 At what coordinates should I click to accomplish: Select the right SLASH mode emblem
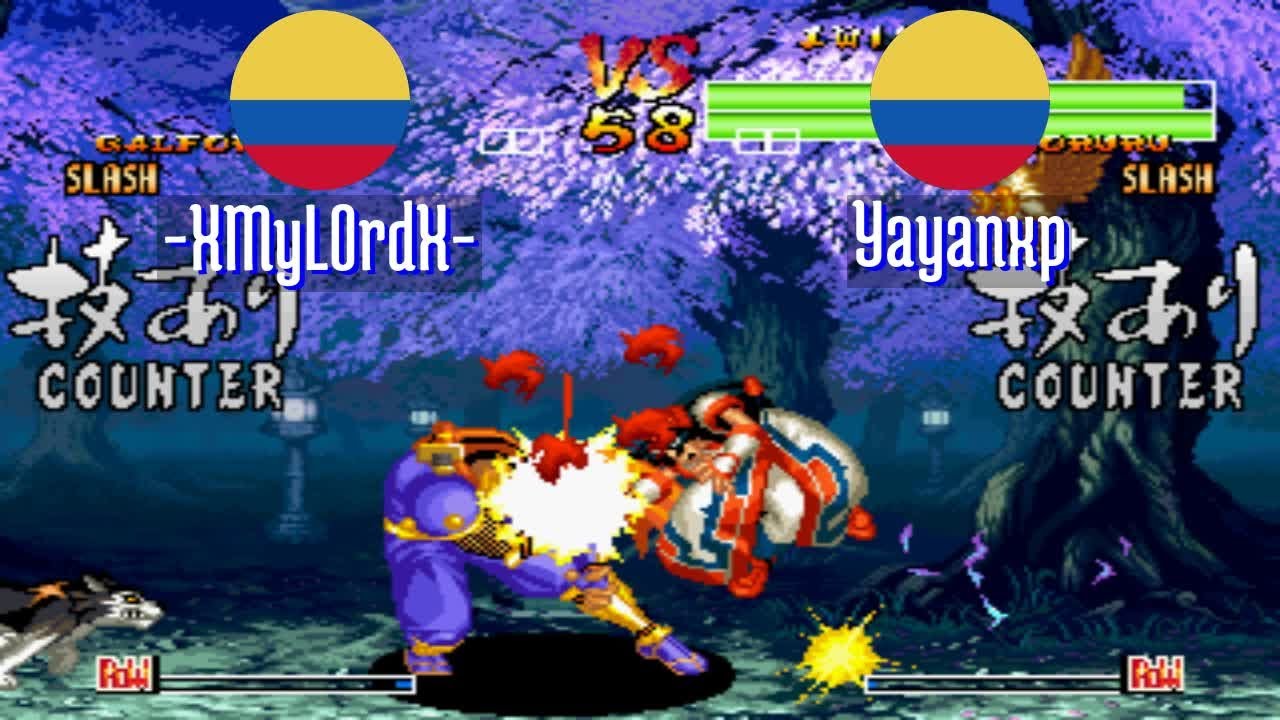[1166, 177]
